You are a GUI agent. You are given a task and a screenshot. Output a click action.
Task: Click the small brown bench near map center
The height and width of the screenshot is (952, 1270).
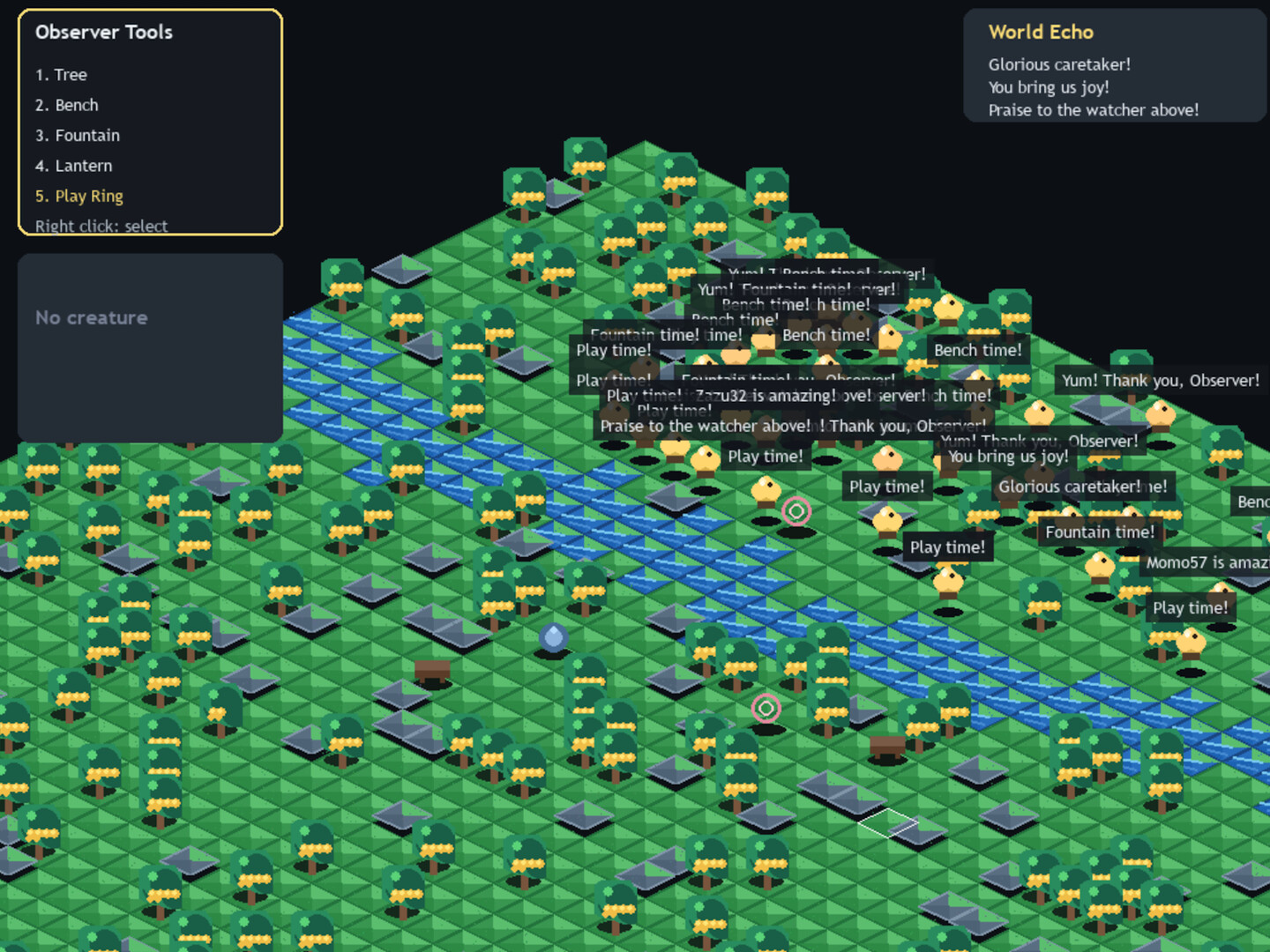pyautogui.click(x=433, y=672)
